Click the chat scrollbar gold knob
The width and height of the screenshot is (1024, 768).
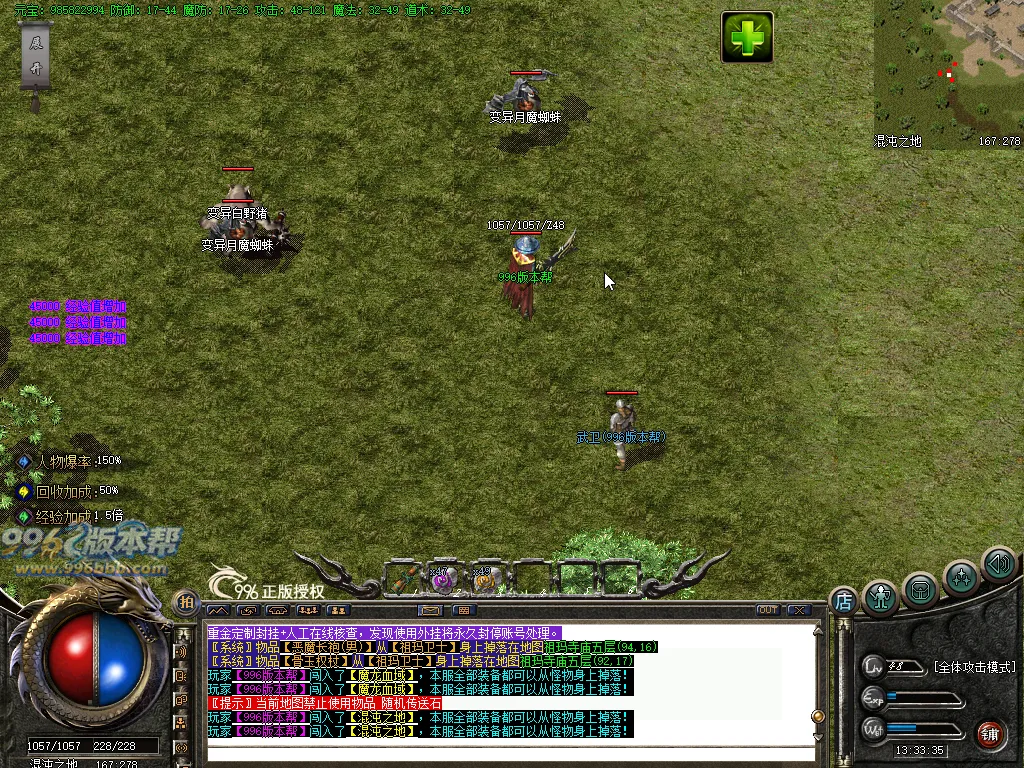pyautogui.click(x=817, y=716)
